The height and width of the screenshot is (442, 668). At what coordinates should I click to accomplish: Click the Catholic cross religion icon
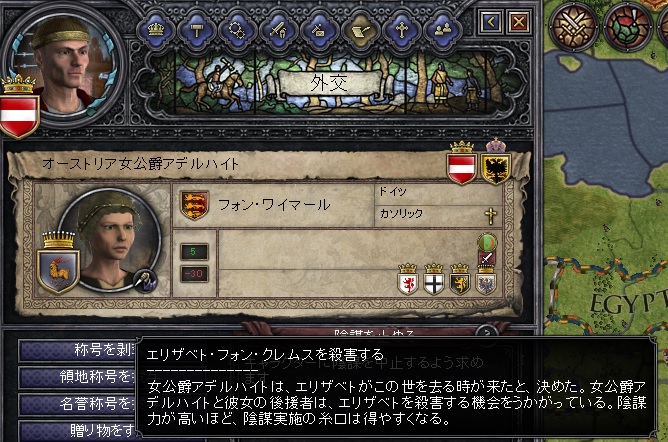click(490, 214)
